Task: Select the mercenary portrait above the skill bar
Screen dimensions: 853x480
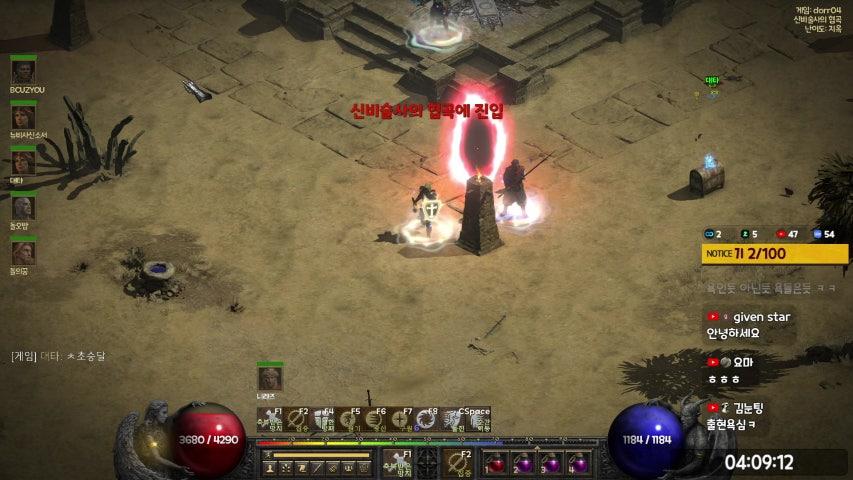Action: (x=270, y=379)
